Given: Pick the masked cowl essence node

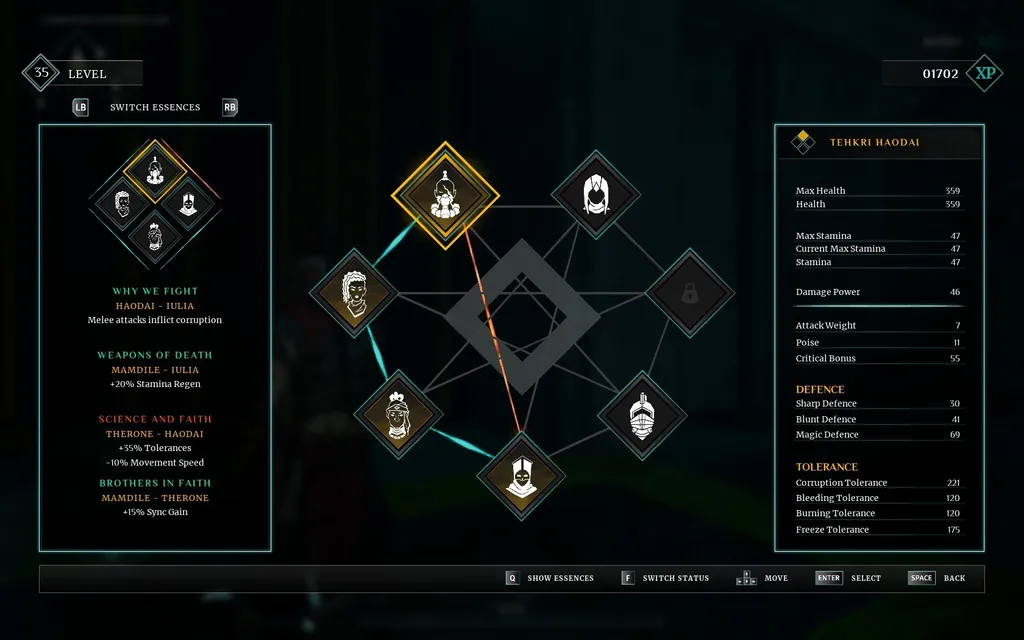Looking at the screenshot, I should [520, 477].
